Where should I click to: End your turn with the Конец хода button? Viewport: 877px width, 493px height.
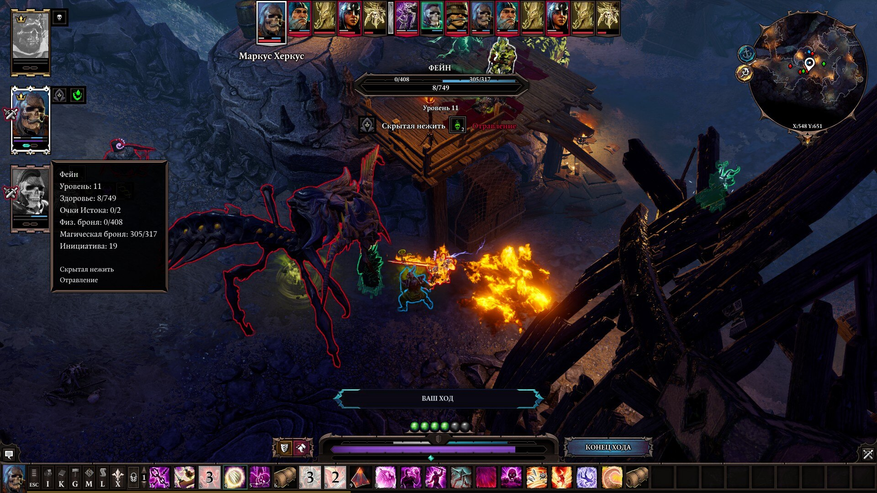point(608,447)
